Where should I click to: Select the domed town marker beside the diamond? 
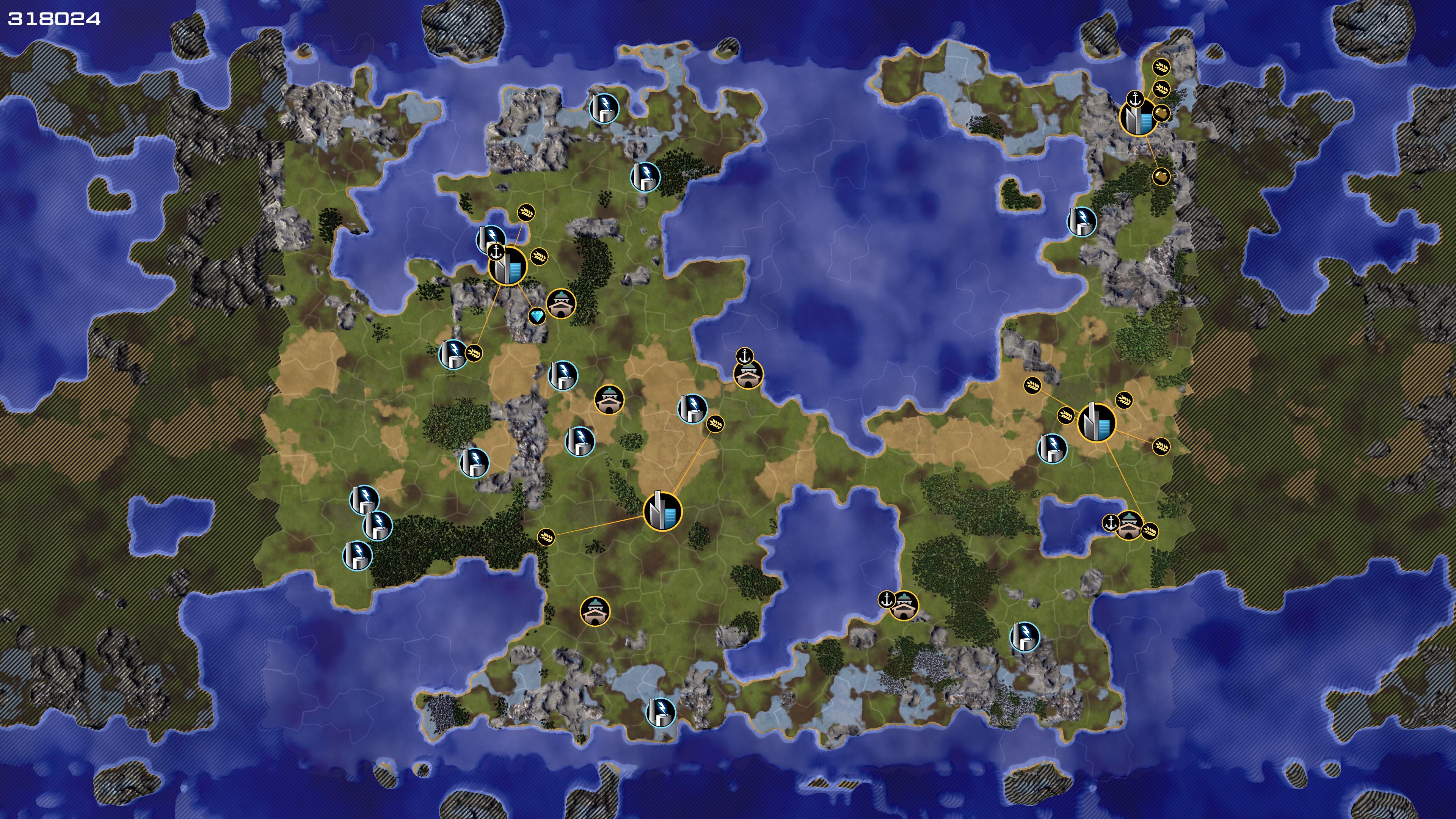(561, 303)
